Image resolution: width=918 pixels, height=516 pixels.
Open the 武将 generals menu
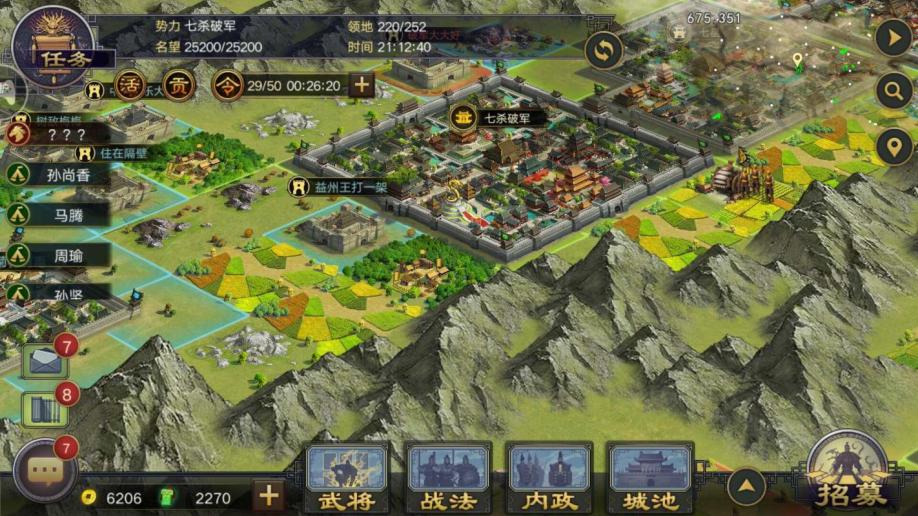click(x=346, y=479)
